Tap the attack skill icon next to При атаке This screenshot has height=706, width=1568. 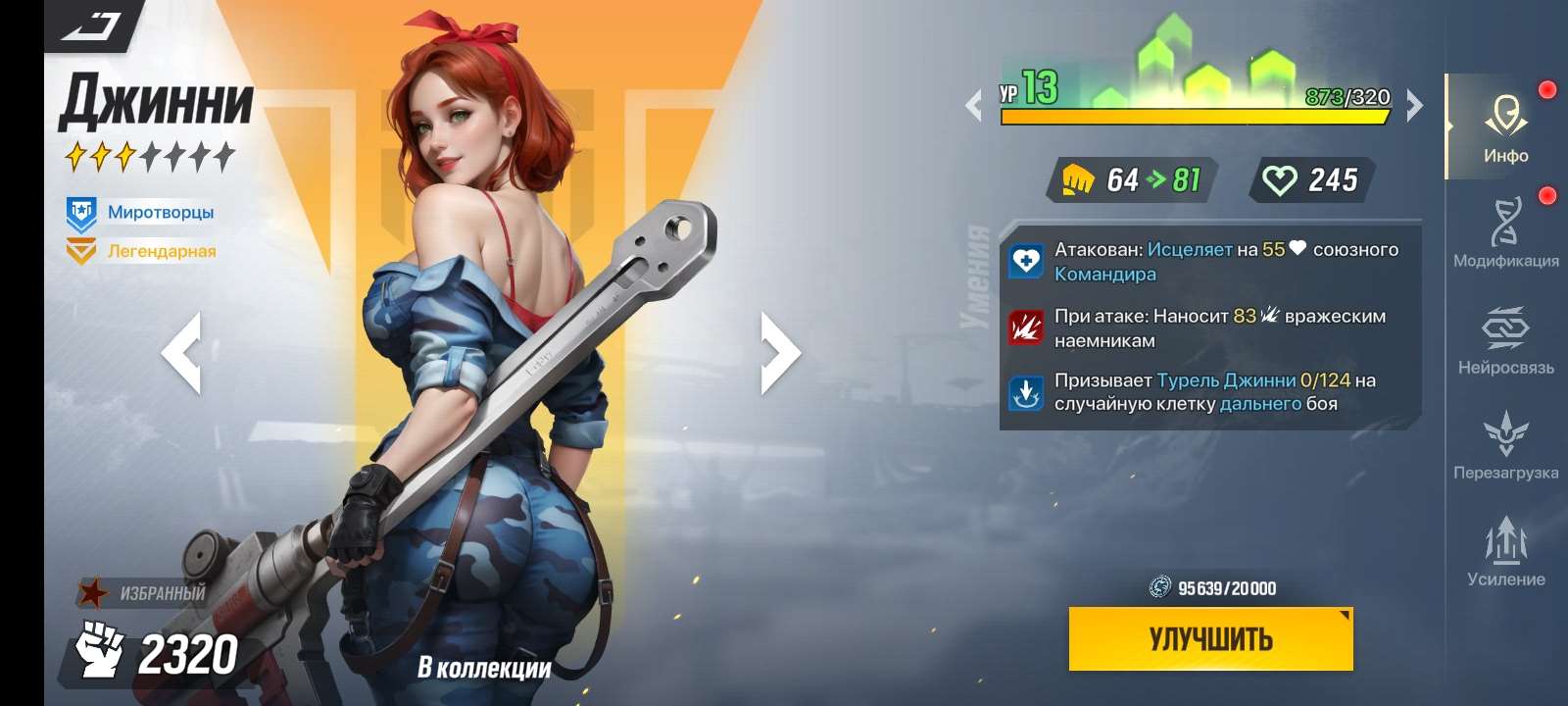tap(1026, 326)
